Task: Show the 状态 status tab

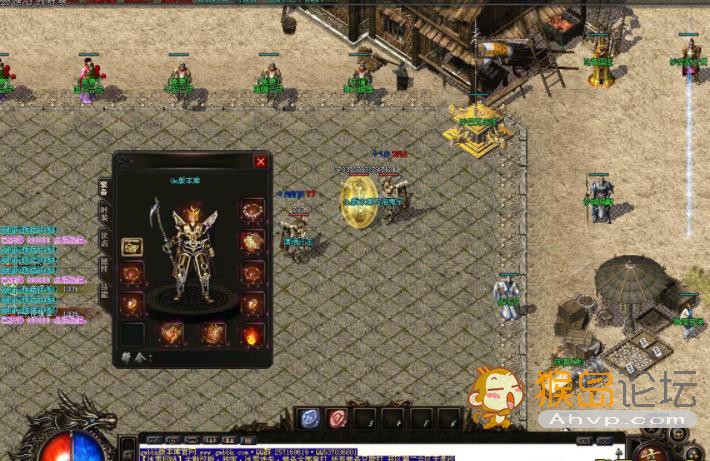Action: point(103,239)
